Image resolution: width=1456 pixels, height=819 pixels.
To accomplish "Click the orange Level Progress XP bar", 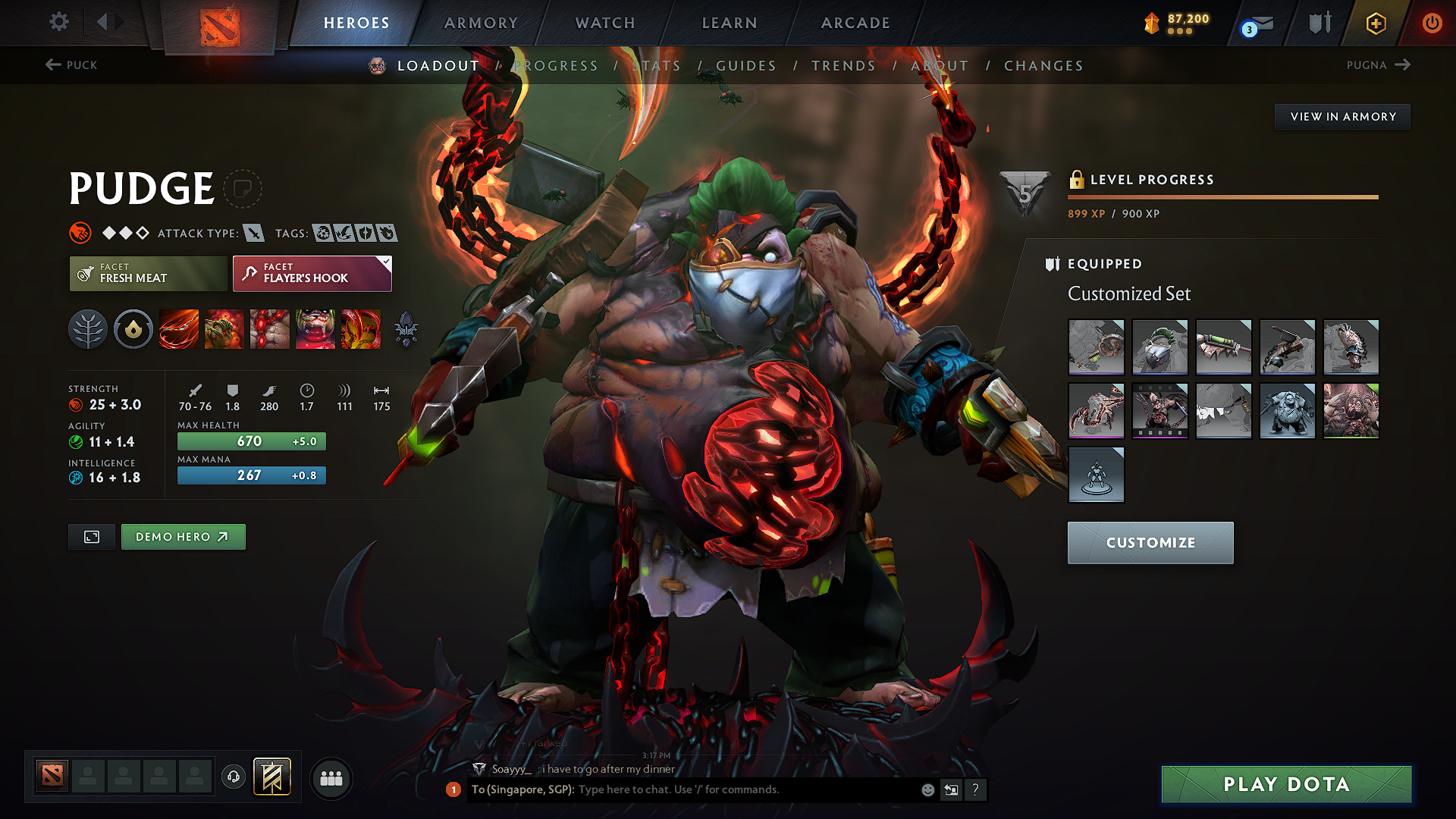I will 1222,196.
